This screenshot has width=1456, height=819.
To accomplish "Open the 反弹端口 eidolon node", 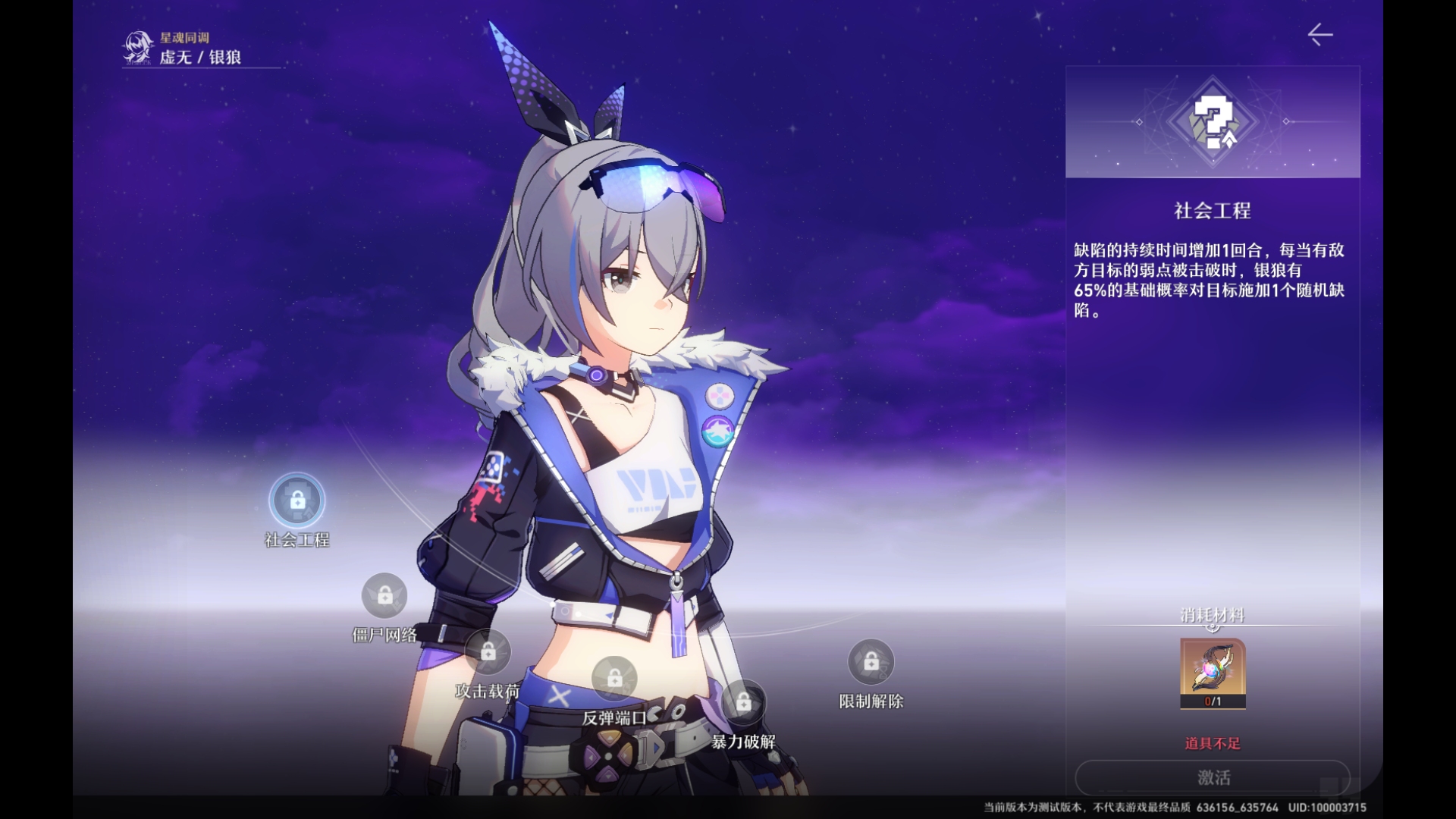I will pyautogui.click(x=614, y=679).
